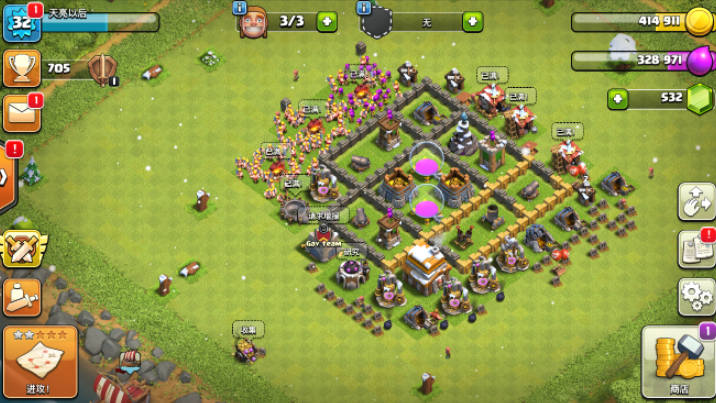Expand the chat side tab arrow

point(6,177)
